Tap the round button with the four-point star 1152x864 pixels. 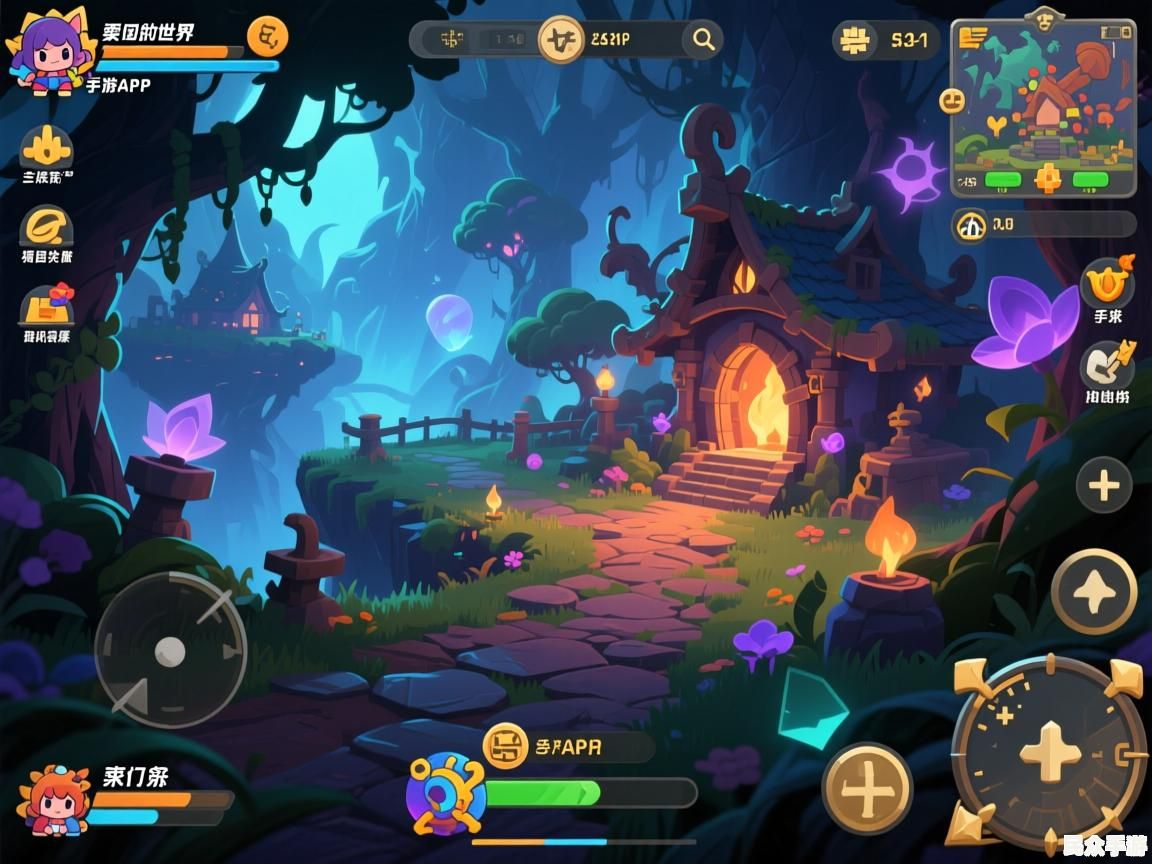point(1094,591)
